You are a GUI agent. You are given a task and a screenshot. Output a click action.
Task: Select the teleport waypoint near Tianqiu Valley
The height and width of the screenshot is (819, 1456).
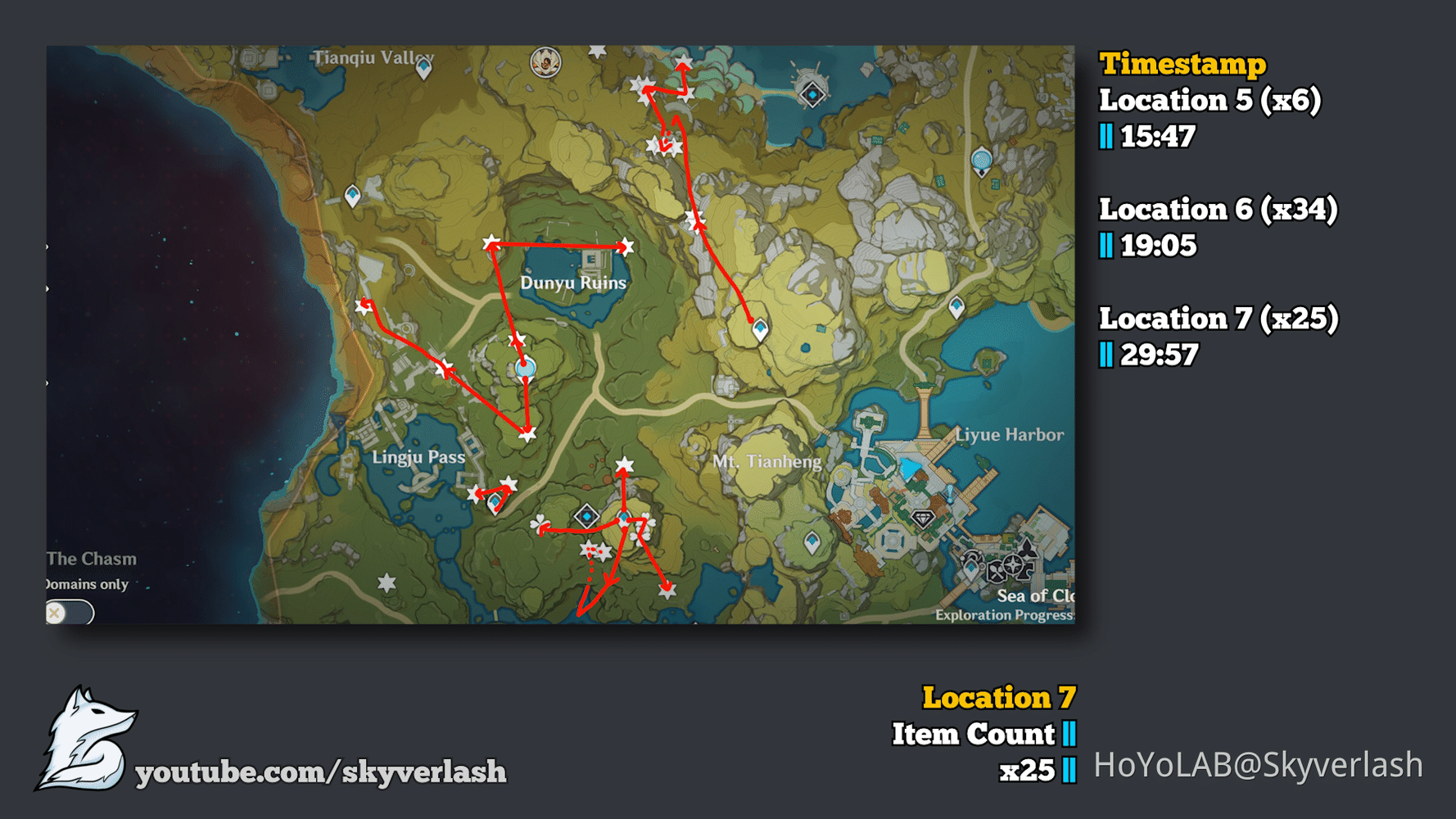pyautogui.click(x=423, y=69)
